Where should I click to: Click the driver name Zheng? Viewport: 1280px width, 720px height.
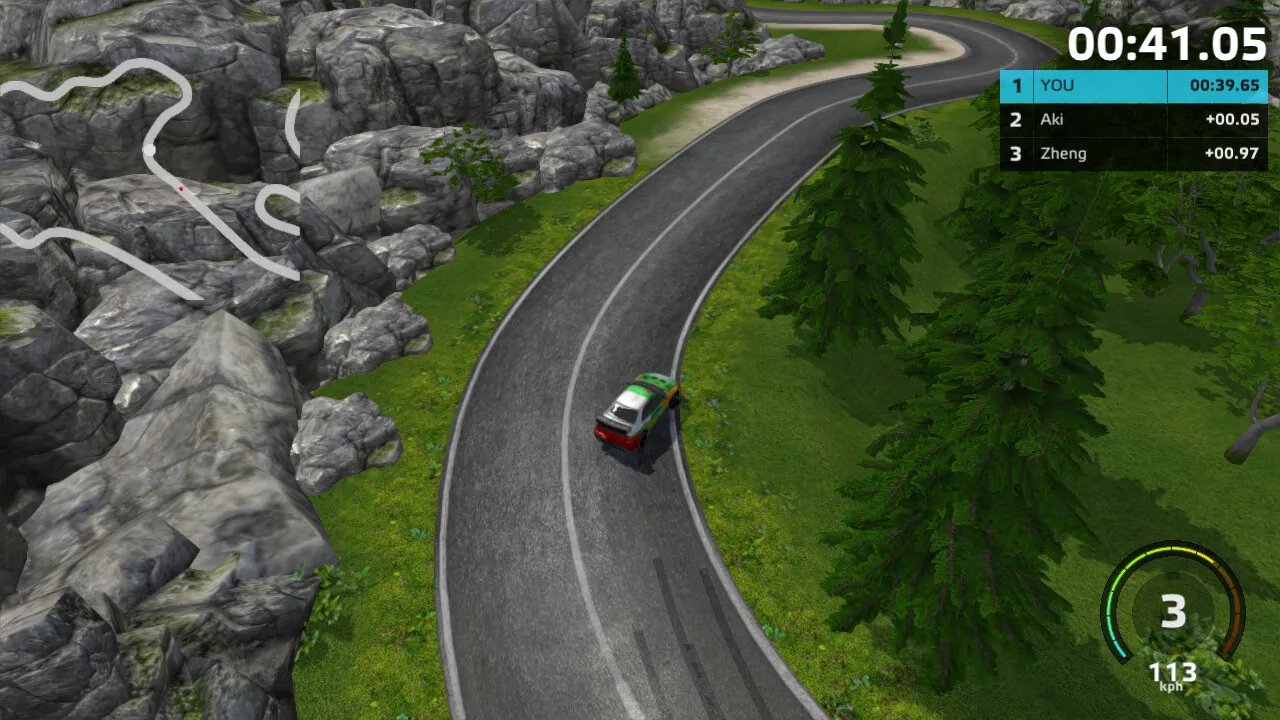click(1062, 153)
